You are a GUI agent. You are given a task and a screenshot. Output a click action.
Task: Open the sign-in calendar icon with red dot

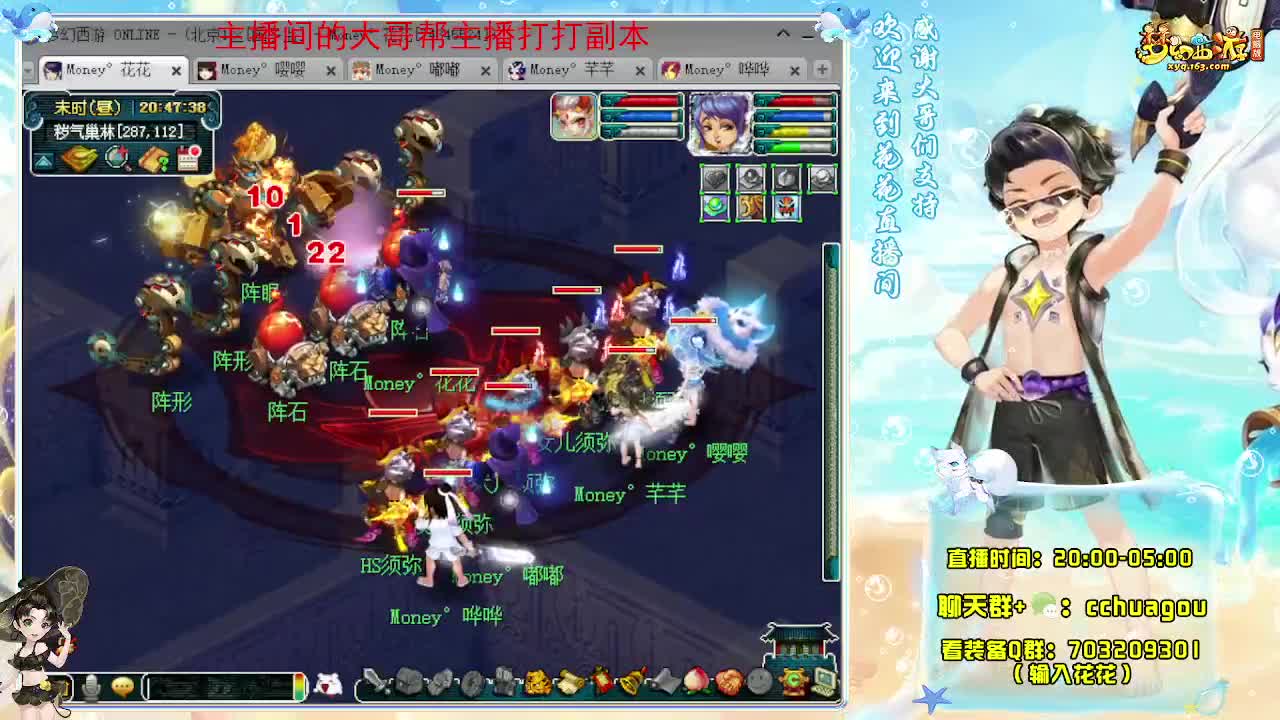(188, 158)
